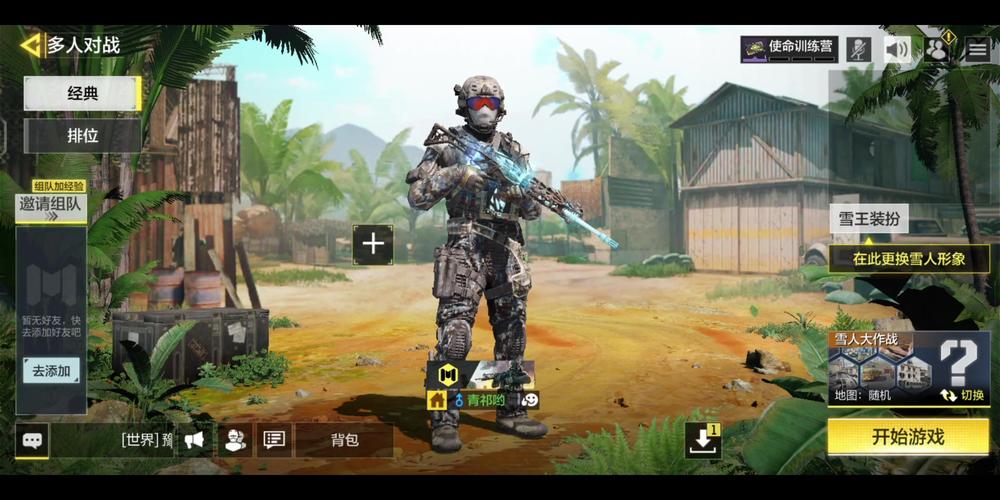
Task: Tap the 去添加 add friends button
Action: [x=51, y=371]
